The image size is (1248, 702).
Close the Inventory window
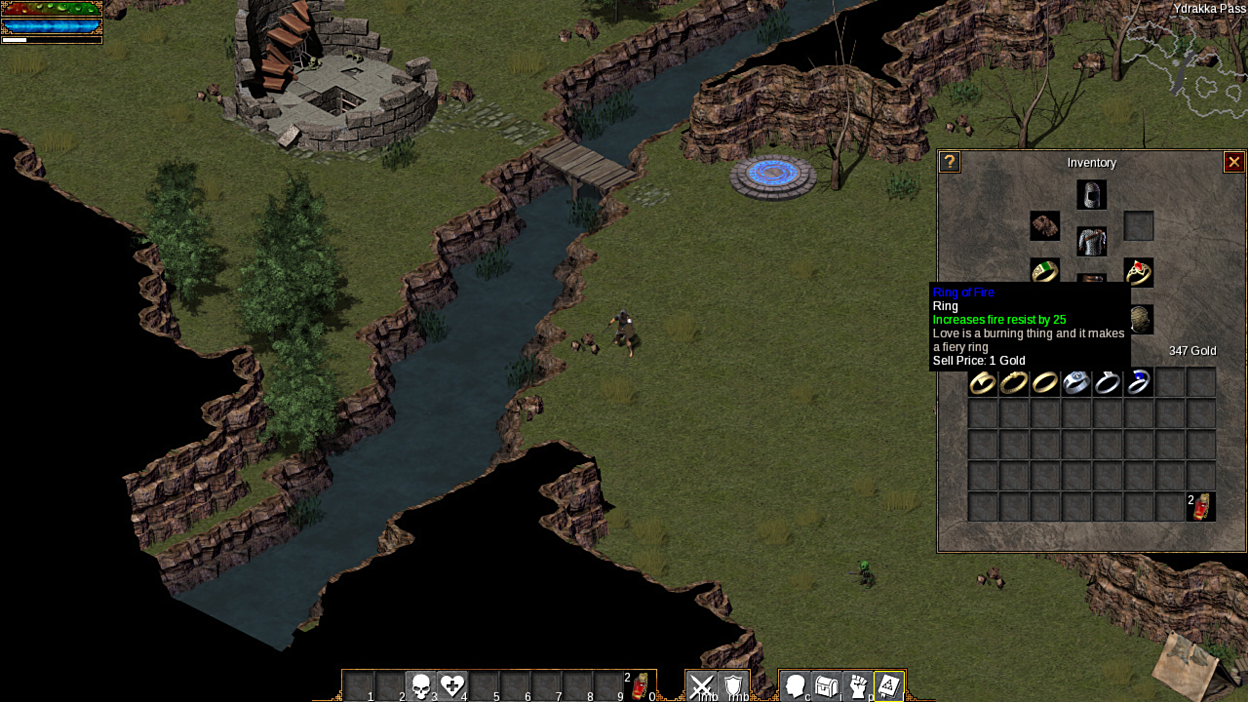[1234, 162]
